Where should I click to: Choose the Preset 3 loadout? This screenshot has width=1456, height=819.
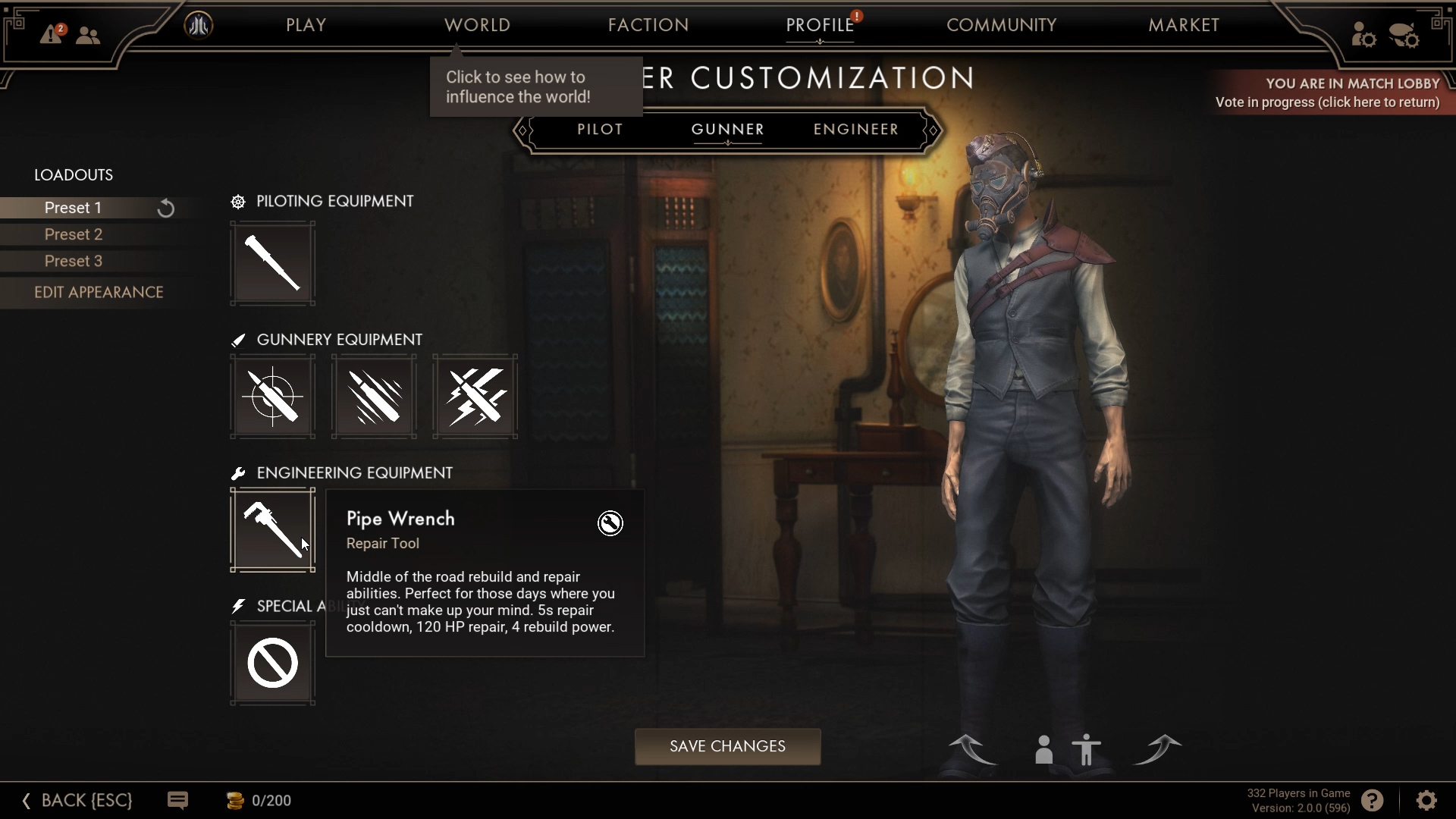coord(74,261)
